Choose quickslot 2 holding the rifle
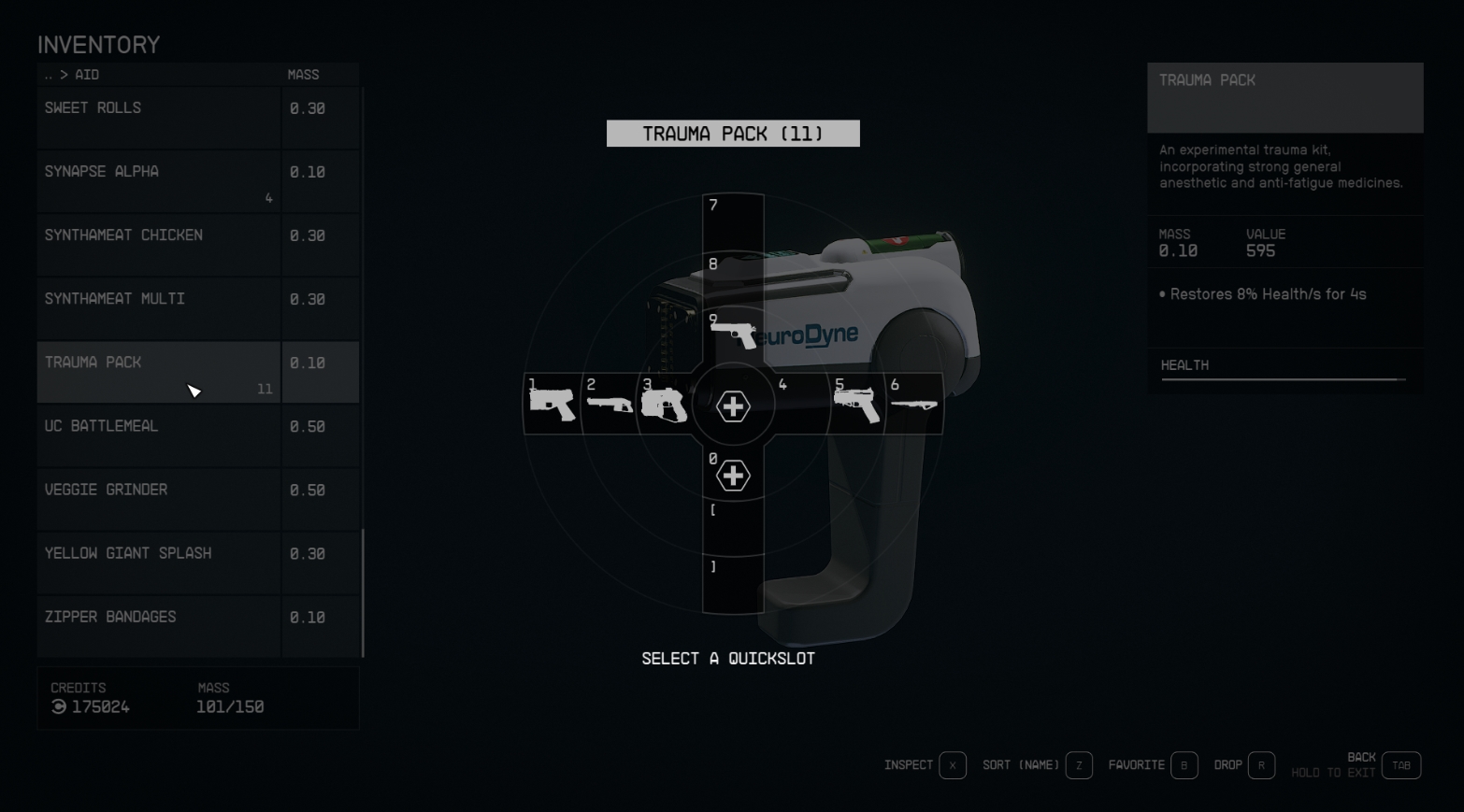 tap(609, 405)
